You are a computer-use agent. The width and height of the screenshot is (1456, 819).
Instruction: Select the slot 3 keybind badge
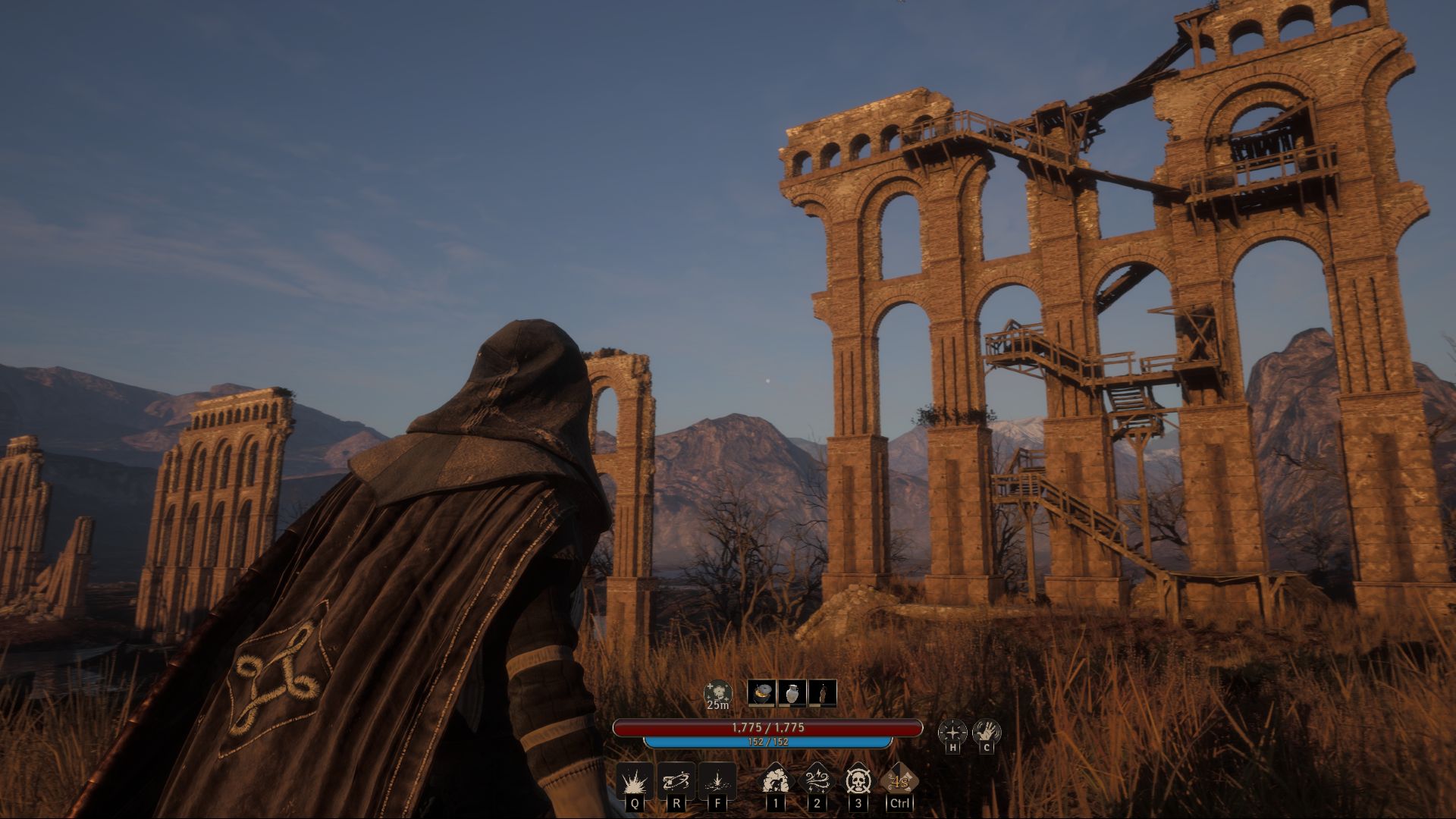(x=858, y=805)
